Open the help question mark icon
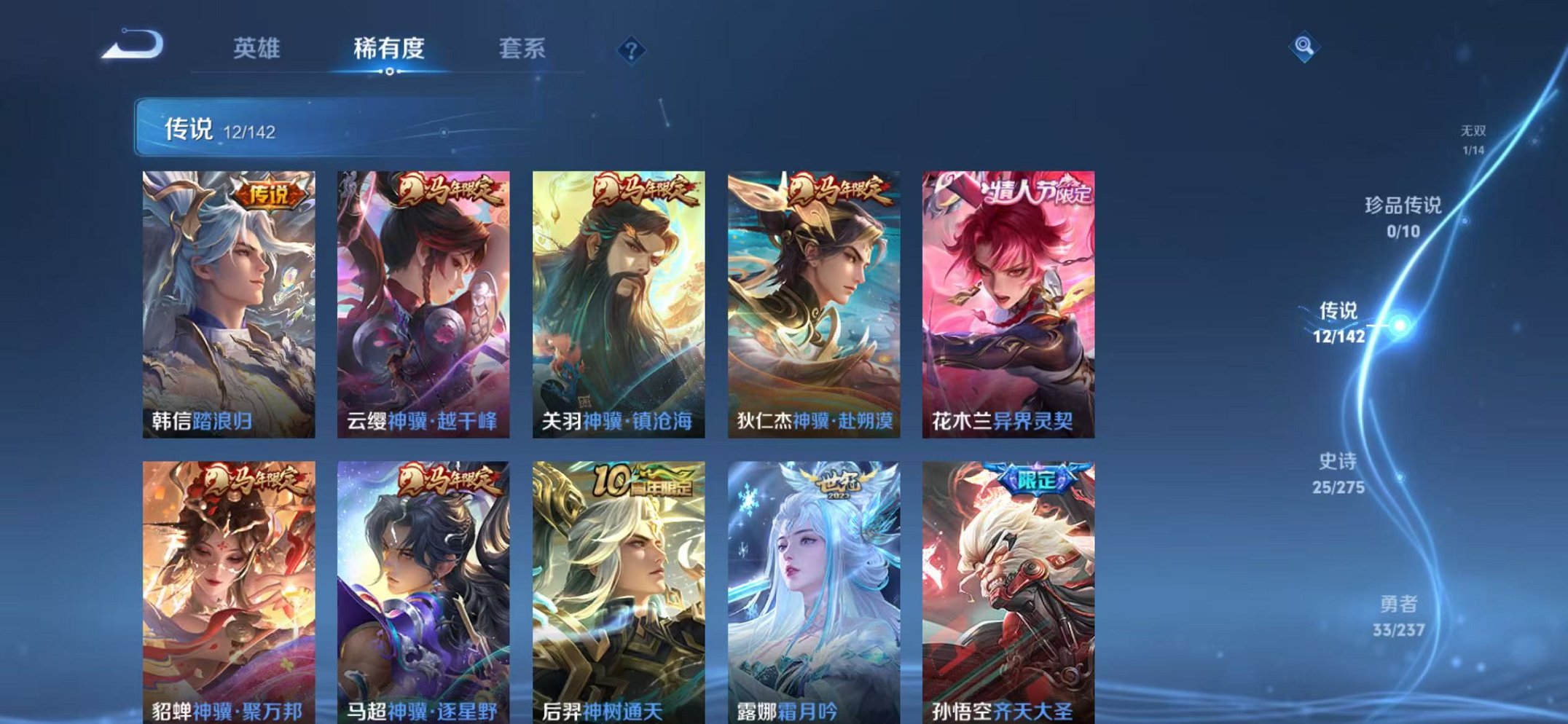The image size is (1568, 724). [631, 50]
